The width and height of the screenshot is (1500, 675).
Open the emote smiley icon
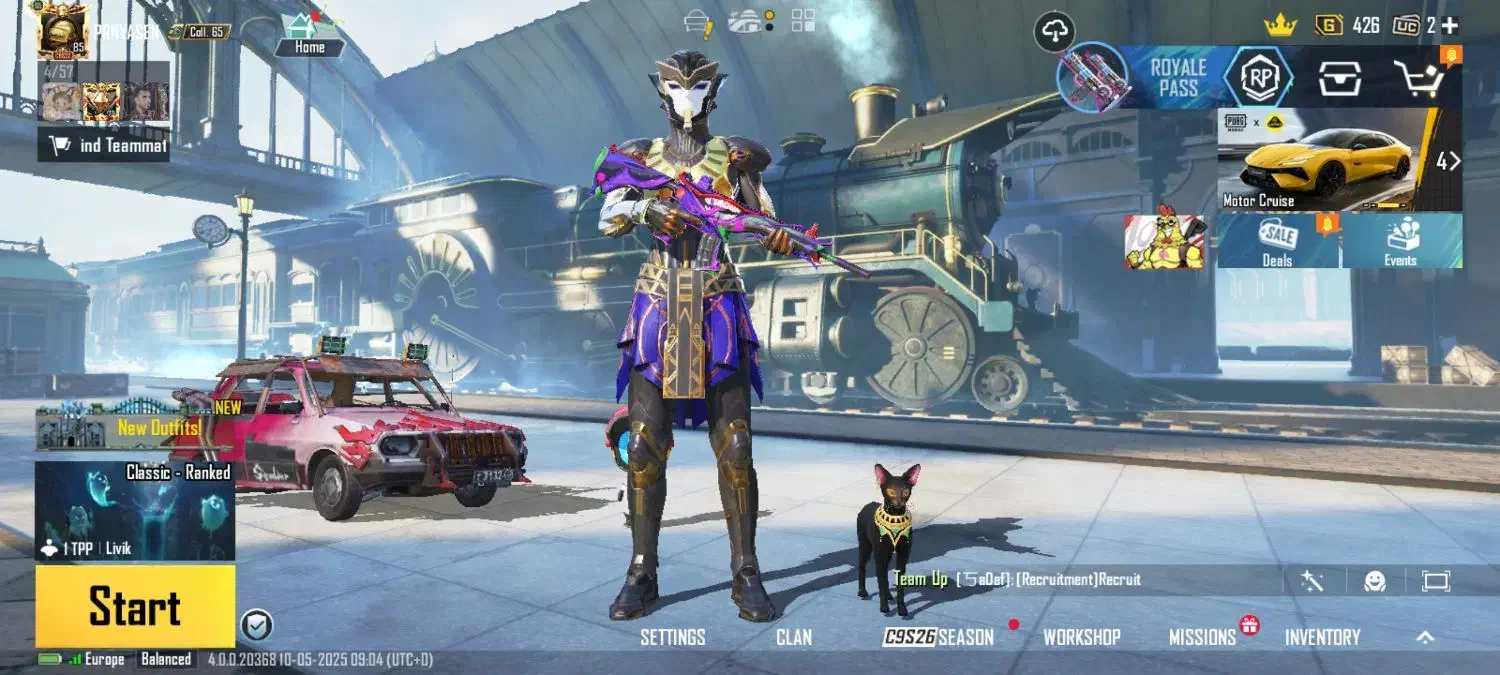point(1374,581)
